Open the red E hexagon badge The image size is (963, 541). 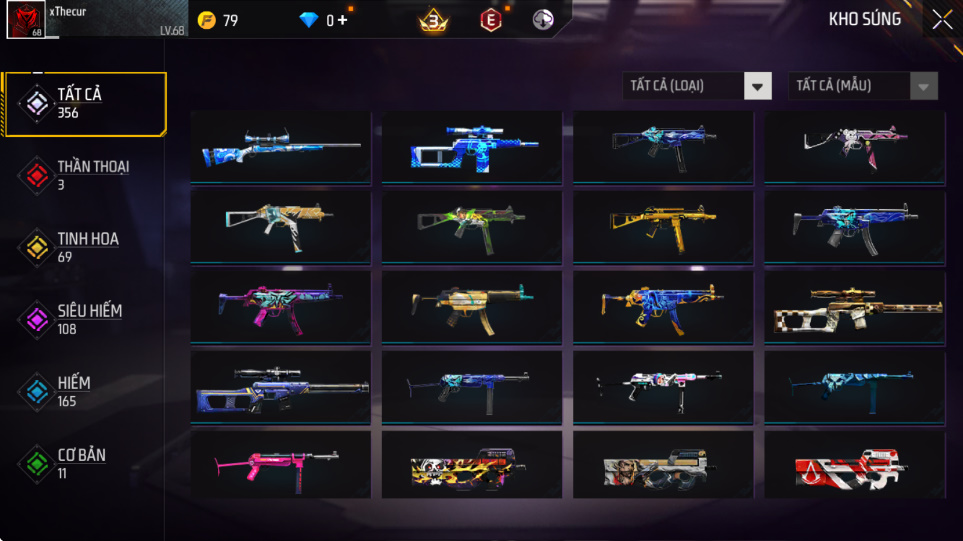click(x=490, y=20)
